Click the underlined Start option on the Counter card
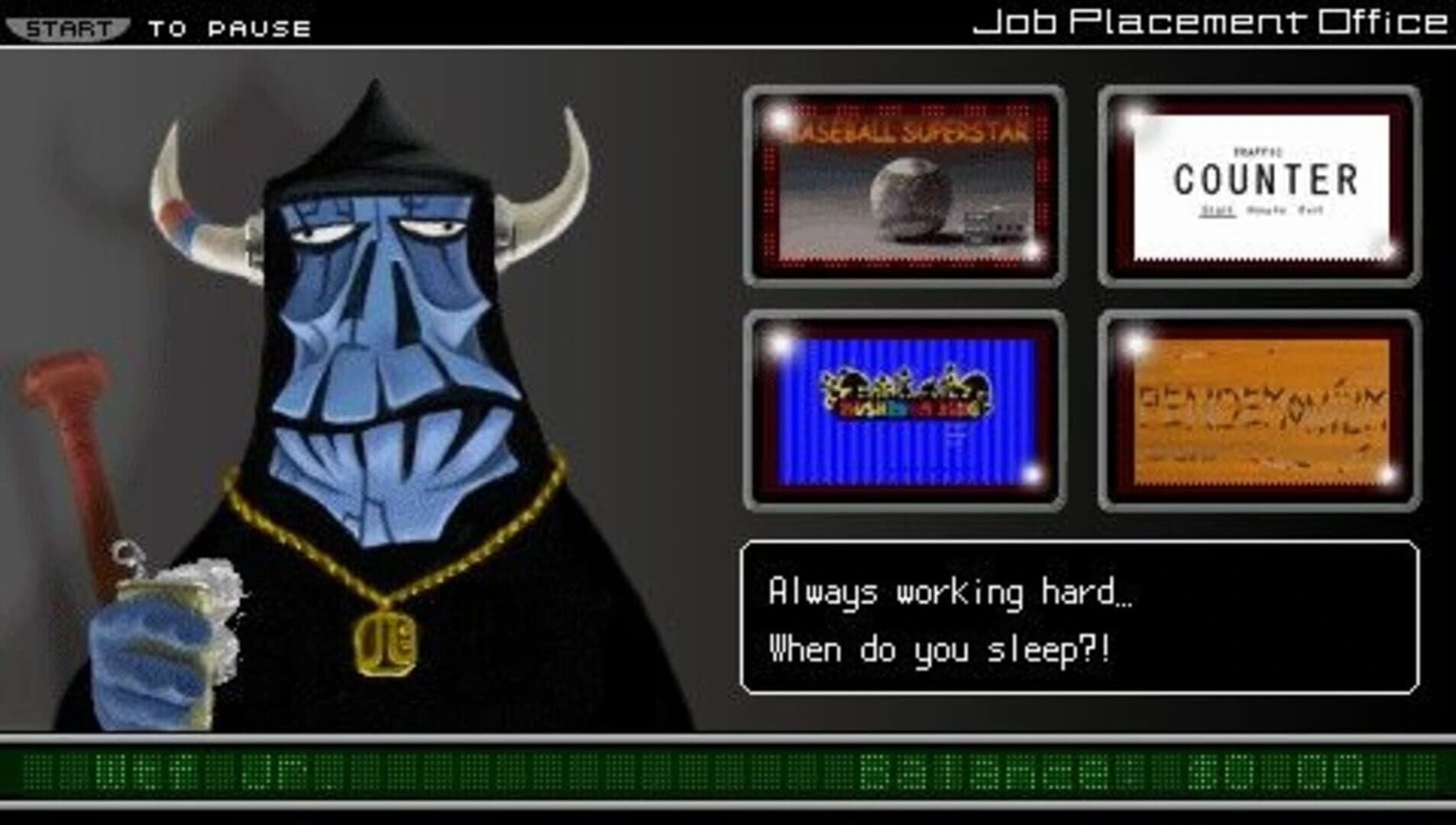 1218,211
